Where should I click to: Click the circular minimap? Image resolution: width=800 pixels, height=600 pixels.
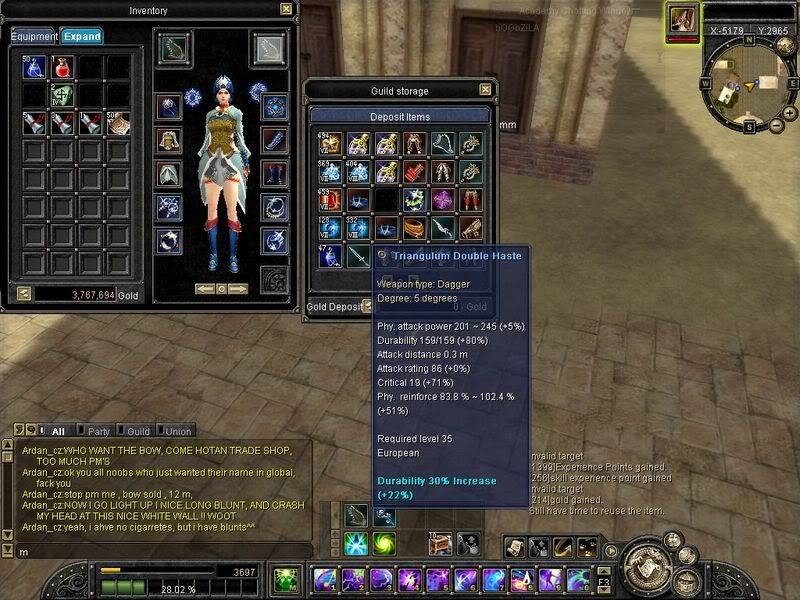pos(745,83)
